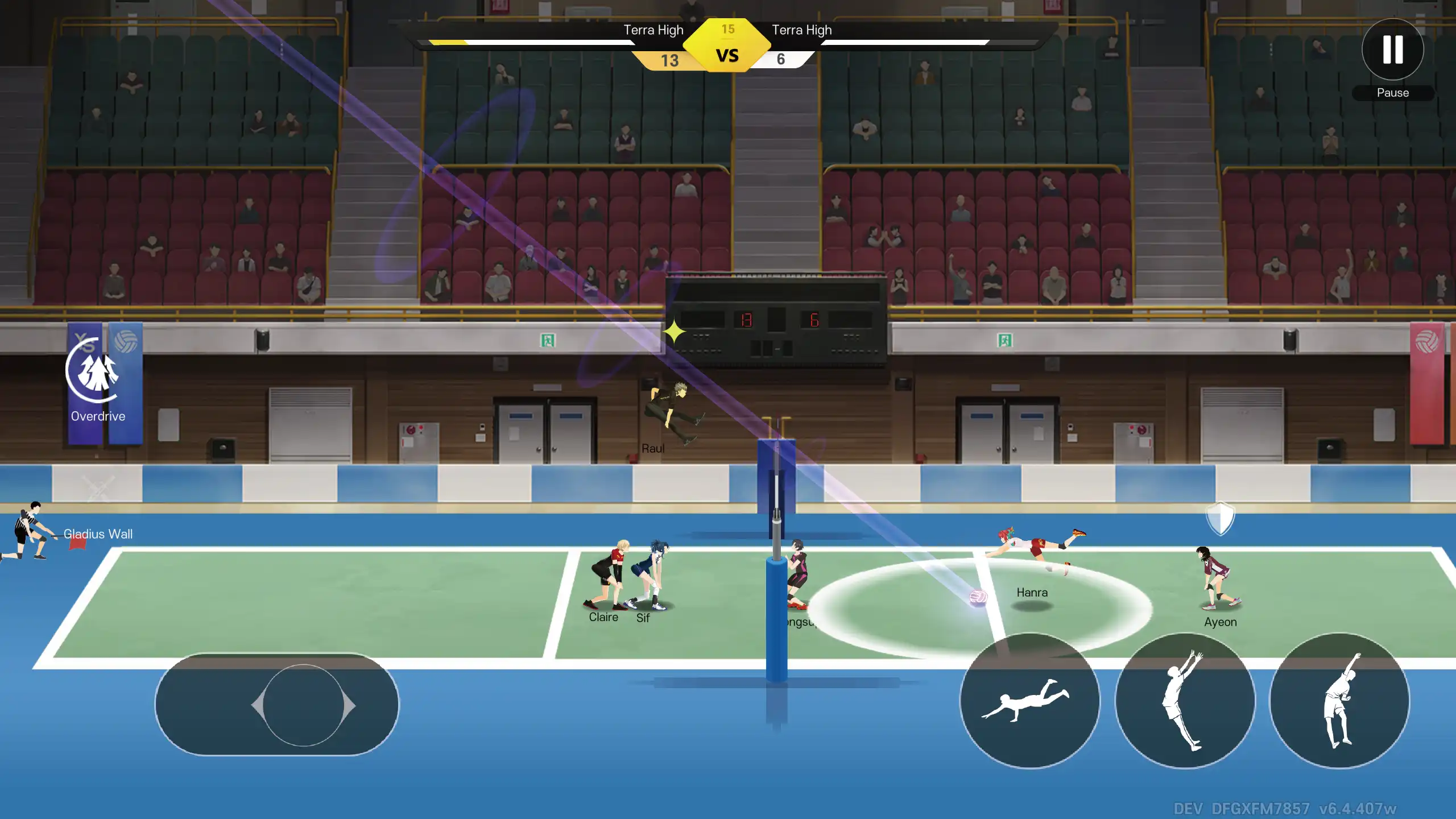This screenshot has height=819, width=1456.
Task: Tap the Gladius Wall skill label
Action: [98, 534]
